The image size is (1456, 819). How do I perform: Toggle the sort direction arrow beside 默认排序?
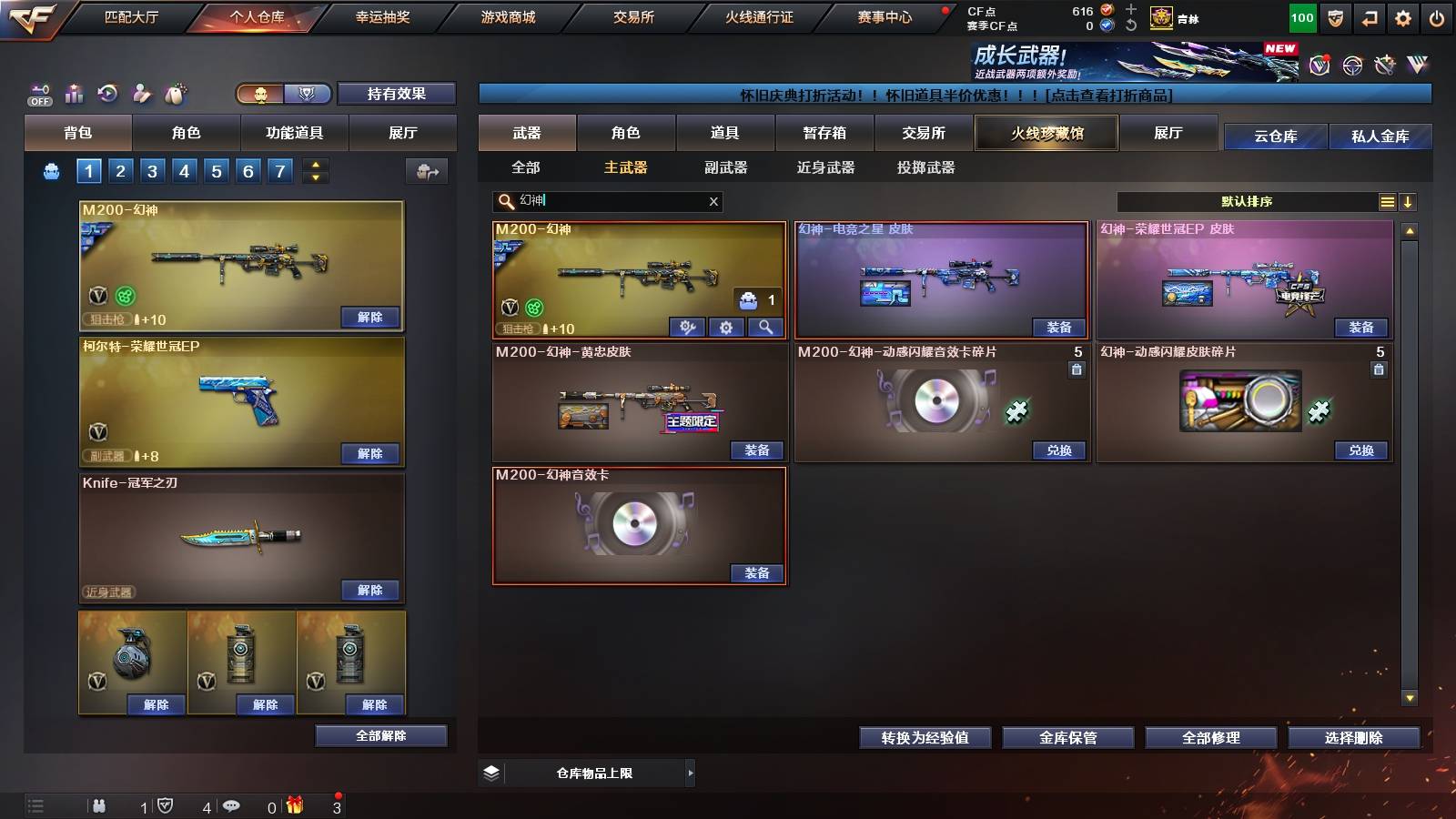tap(1410, 202)
